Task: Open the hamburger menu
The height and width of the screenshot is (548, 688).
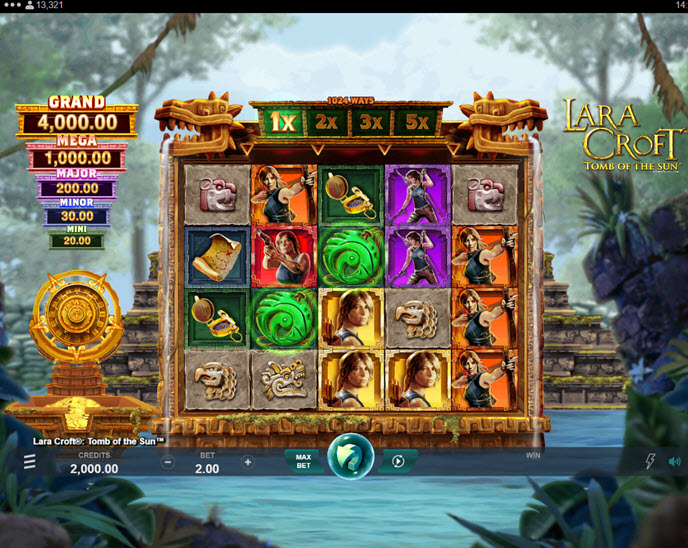Action: (30, 461)
